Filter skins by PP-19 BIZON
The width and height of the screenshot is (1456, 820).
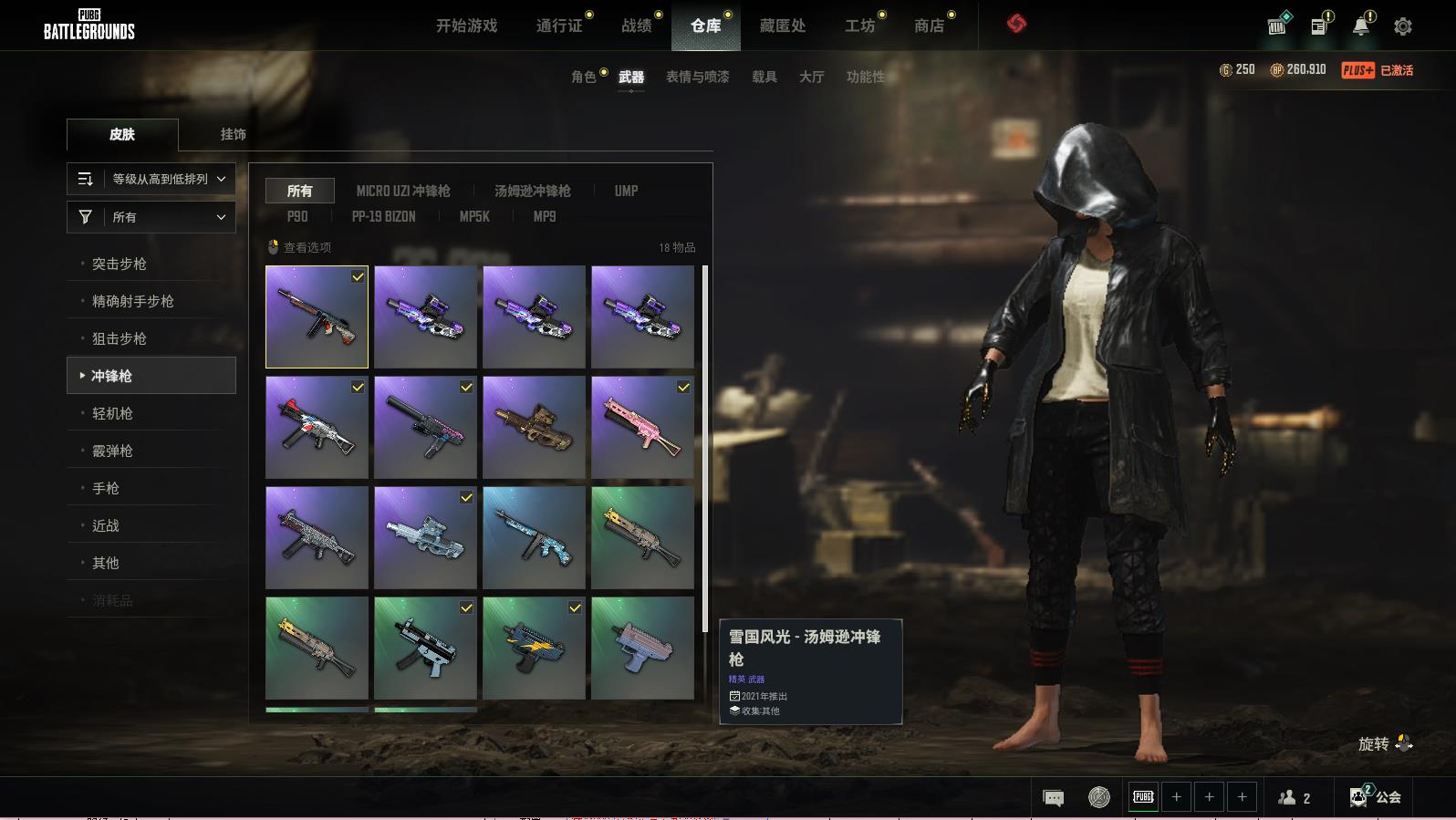pos(383,216)
